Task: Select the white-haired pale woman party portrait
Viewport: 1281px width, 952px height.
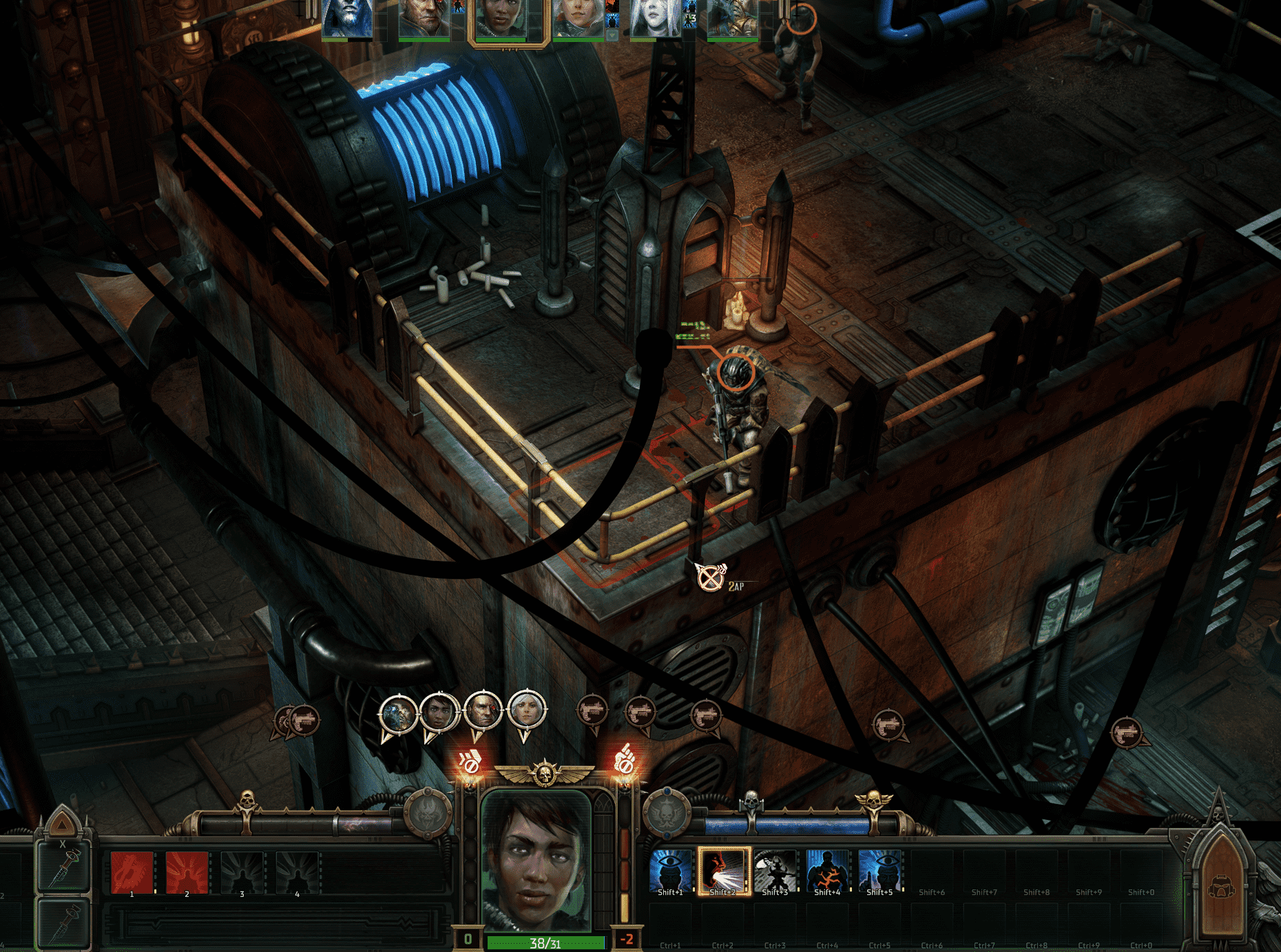Action: [x=655, y=18]
